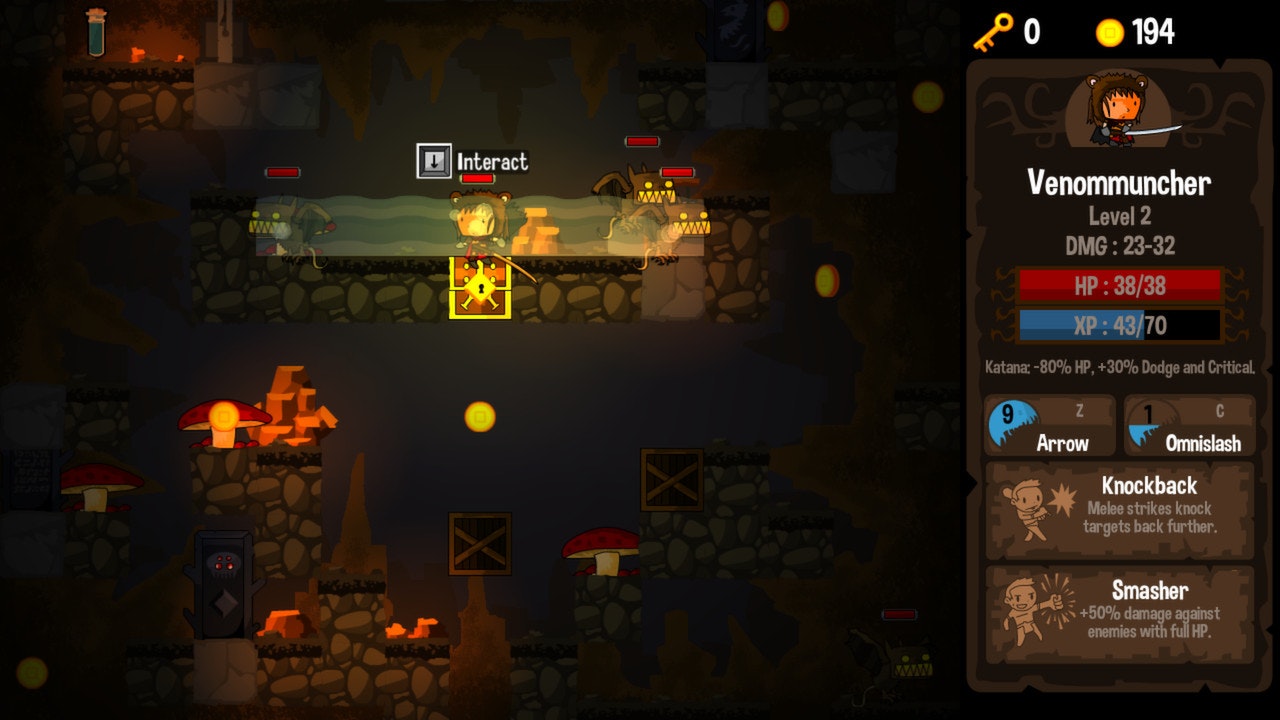Click the Venommuncher name heading
1280x720 pixels.
point(1118,184)
